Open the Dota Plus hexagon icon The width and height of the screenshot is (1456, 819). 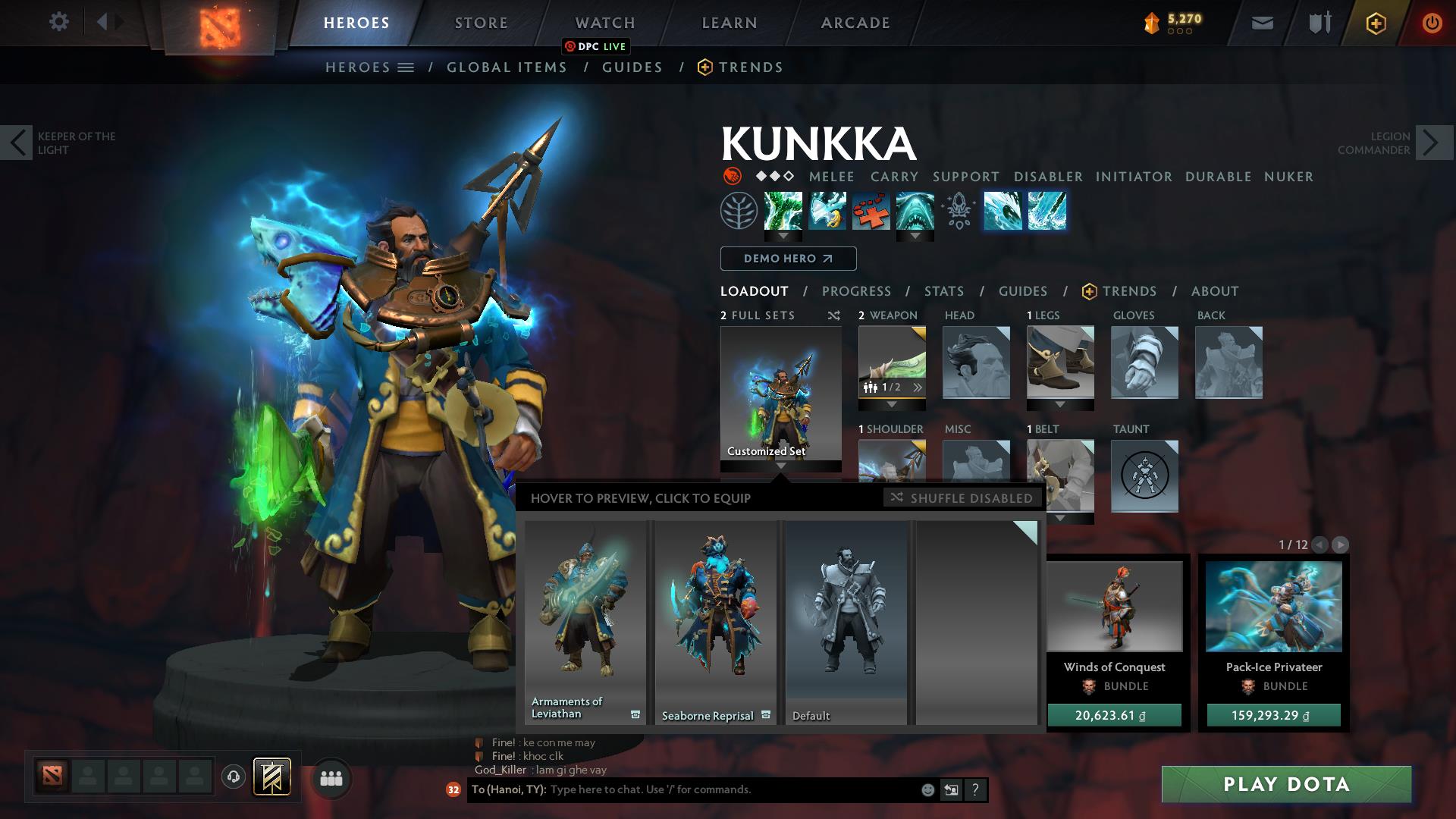(1376, 22)
